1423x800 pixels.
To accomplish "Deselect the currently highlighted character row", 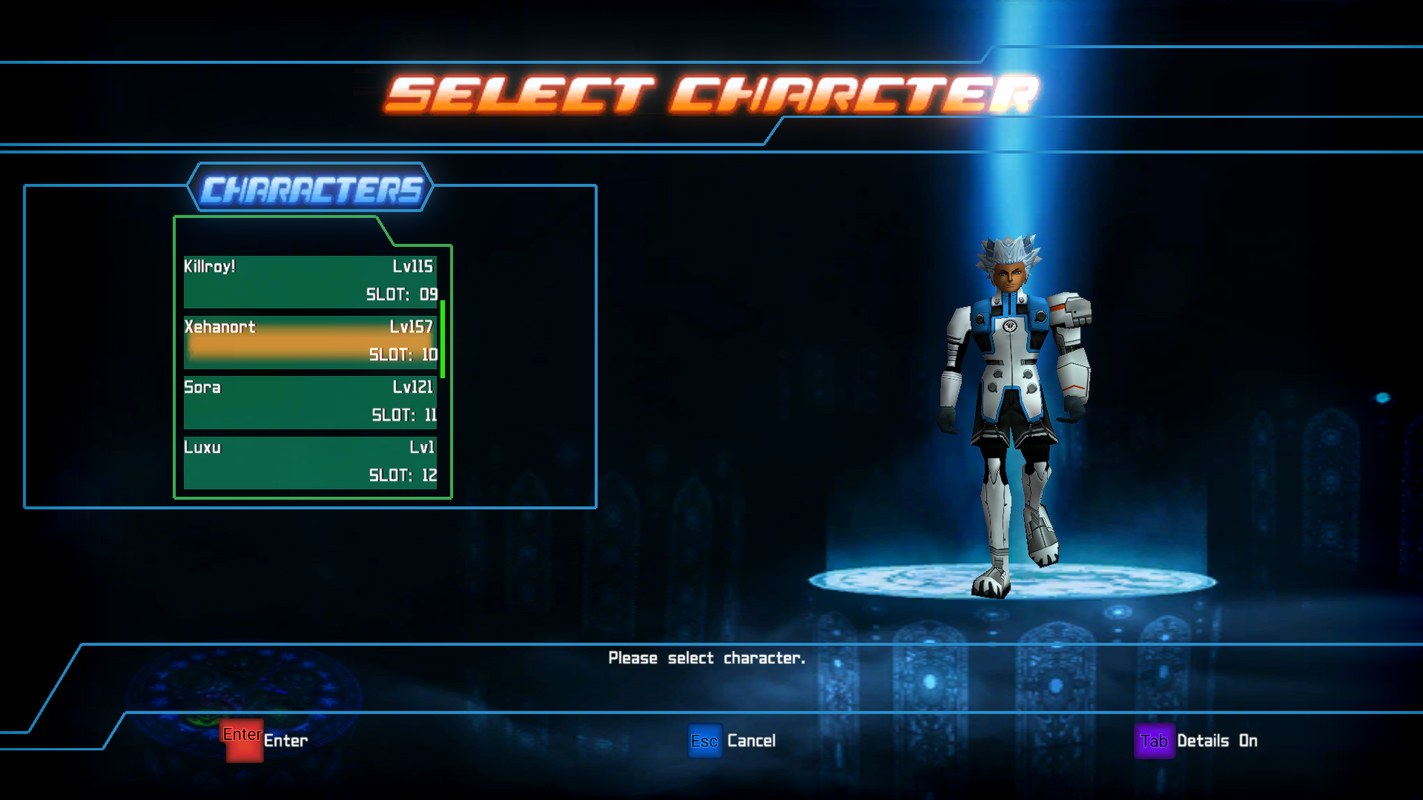I will (310, 340).
